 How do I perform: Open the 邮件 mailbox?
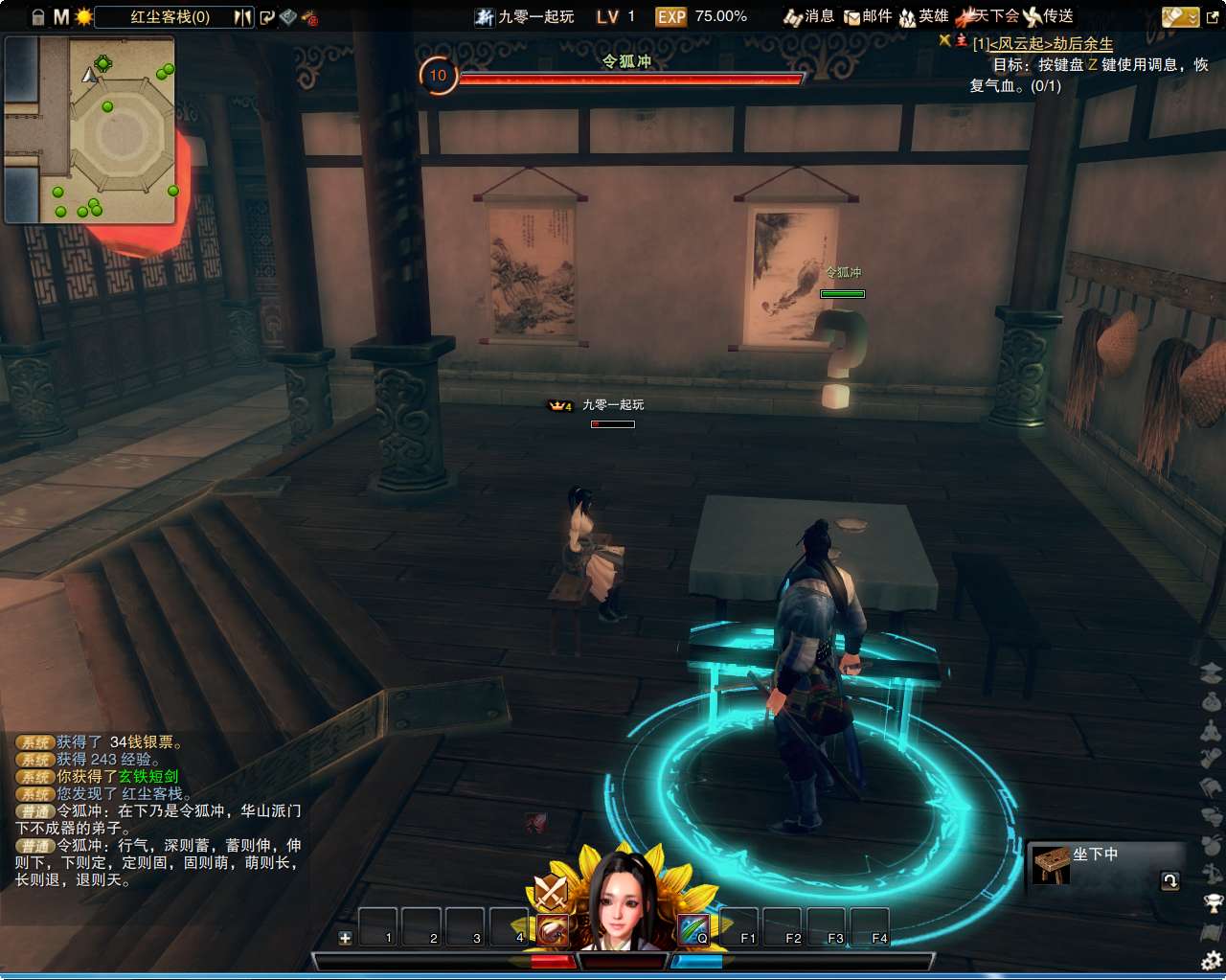click(868, 16)
